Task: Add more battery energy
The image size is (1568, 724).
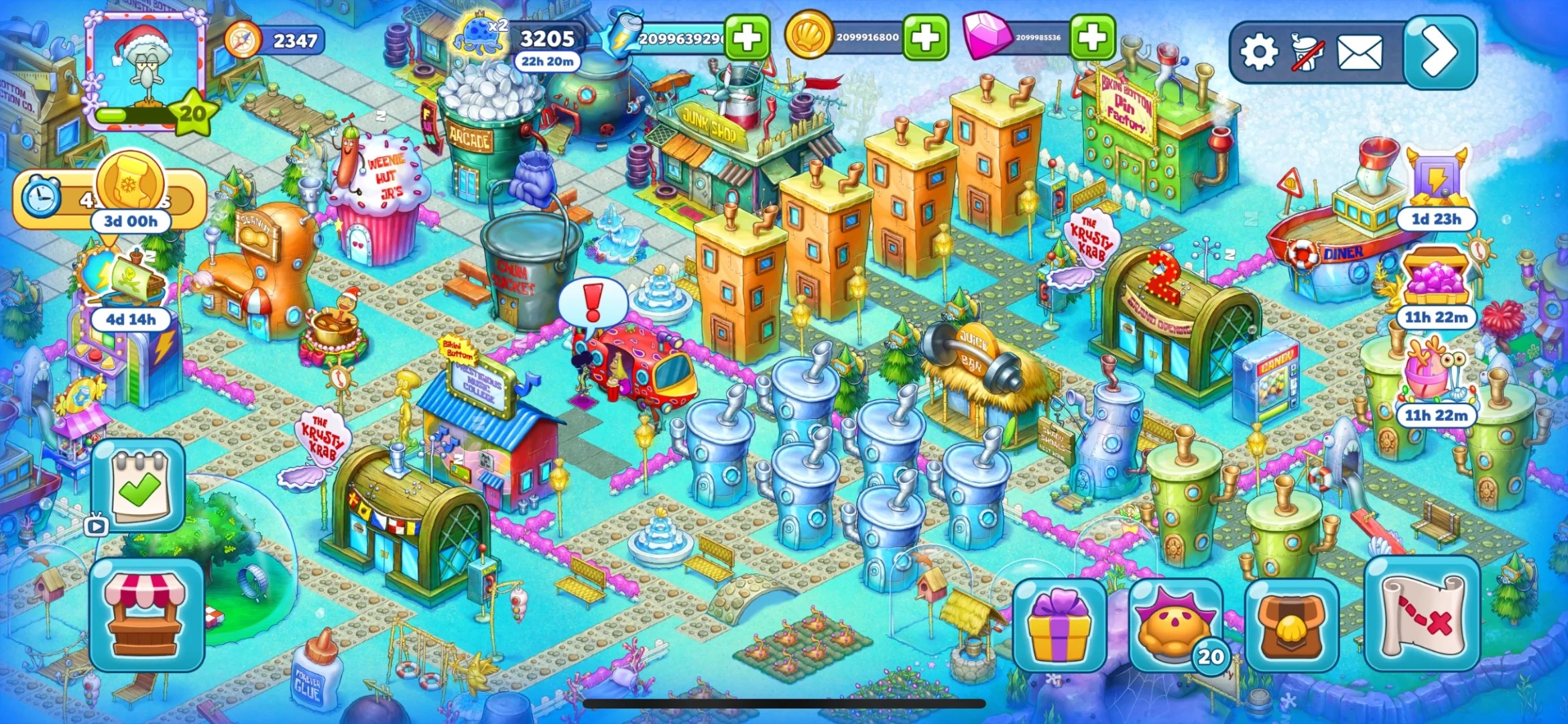Action: 746,38
